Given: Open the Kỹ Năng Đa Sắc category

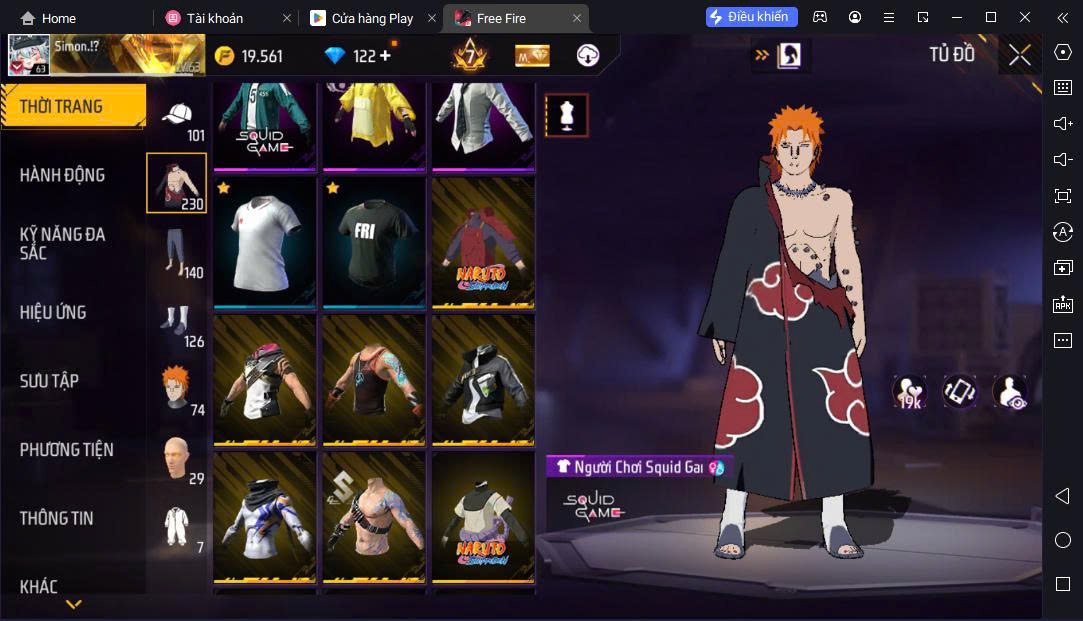Looking at the screenshot, I should (62, 243).
